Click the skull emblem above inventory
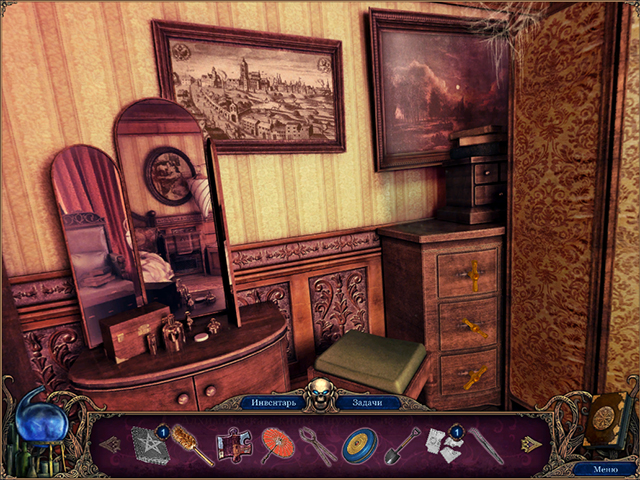Viewport: 640px width, 480px height. click(320, 392)
